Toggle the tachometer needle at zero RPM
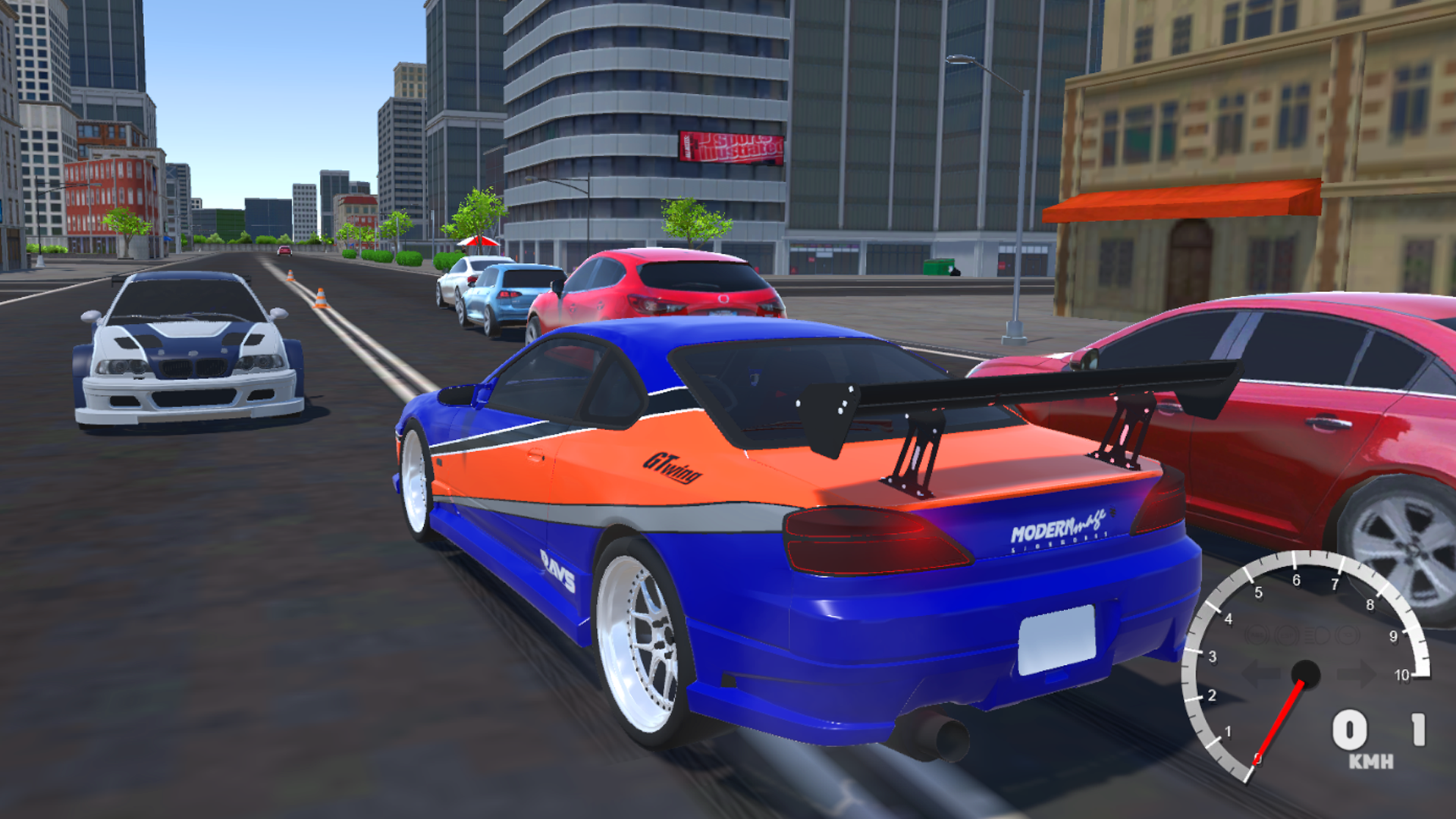1456x819 pixels. tap(1282, 720)
